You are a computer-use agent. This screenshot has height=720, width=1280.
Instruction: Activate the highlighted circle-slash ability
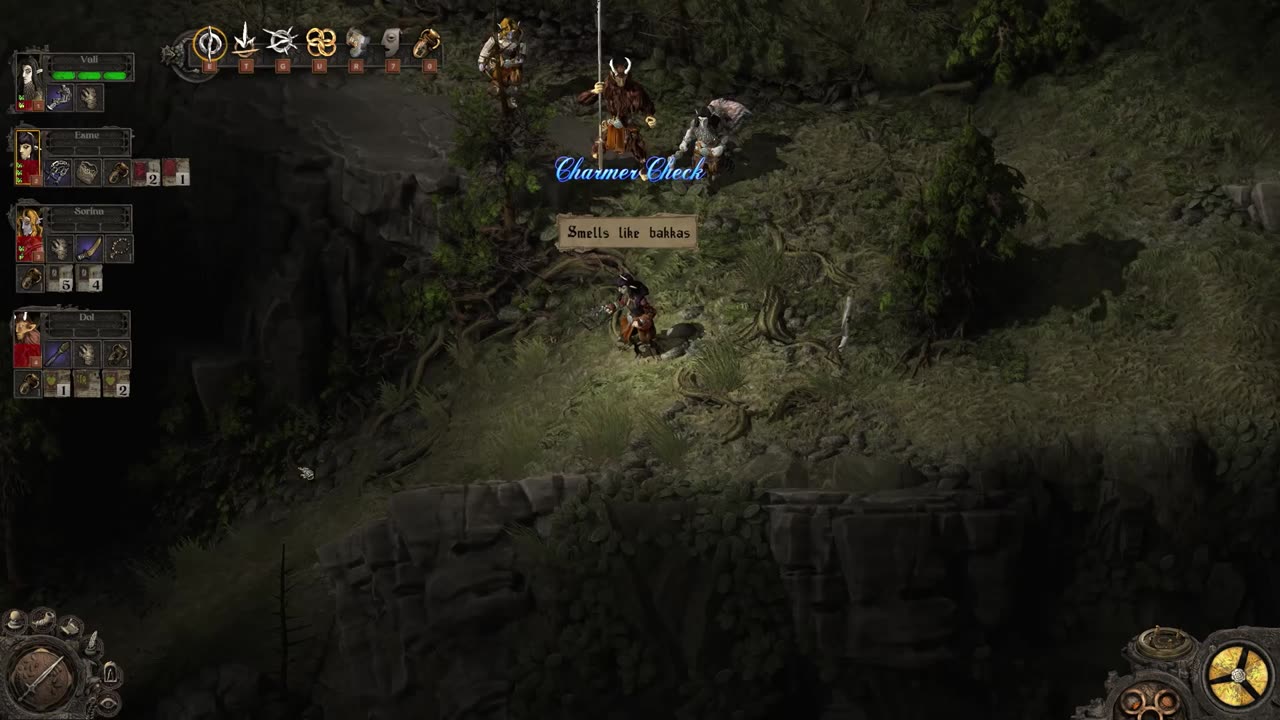[x=209, y=43]
